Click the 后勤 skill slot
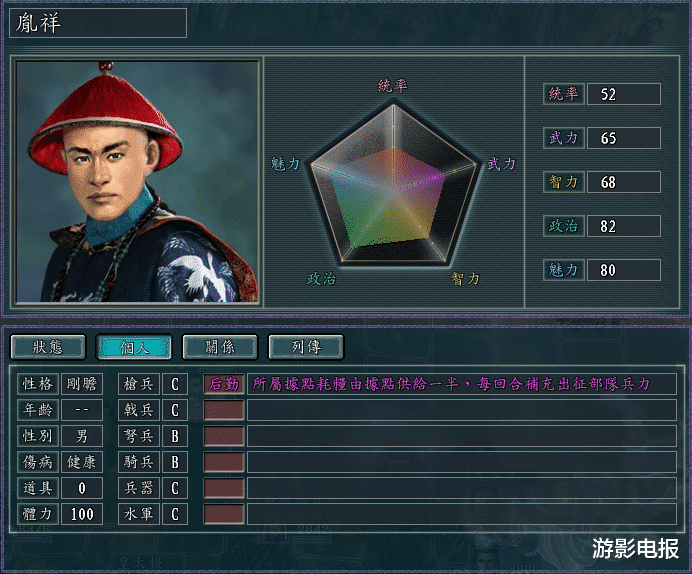 pyautogui.click(x=224, y=384)
